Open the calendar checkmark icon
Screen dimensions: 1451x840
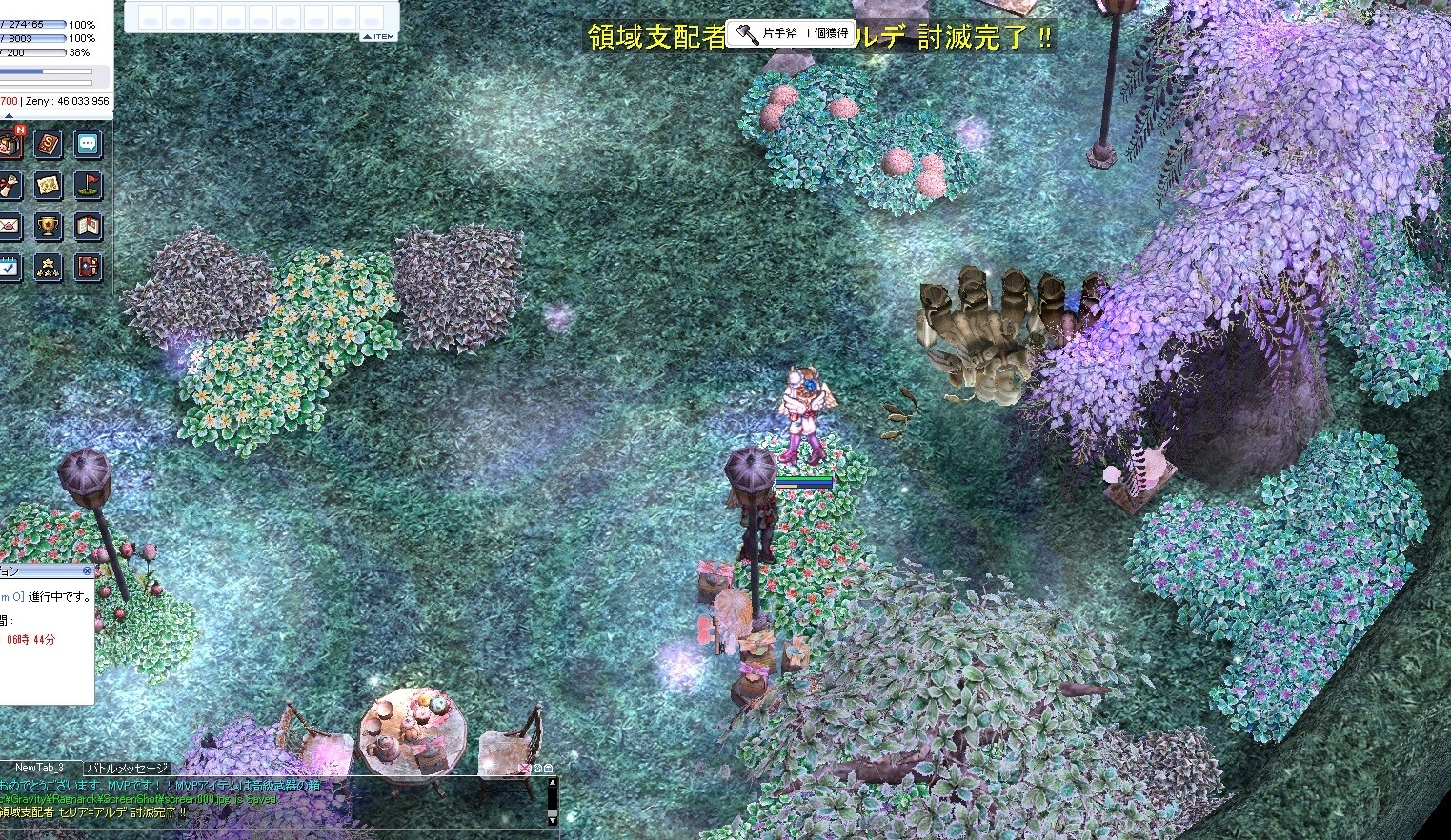(x=10, y=268)
